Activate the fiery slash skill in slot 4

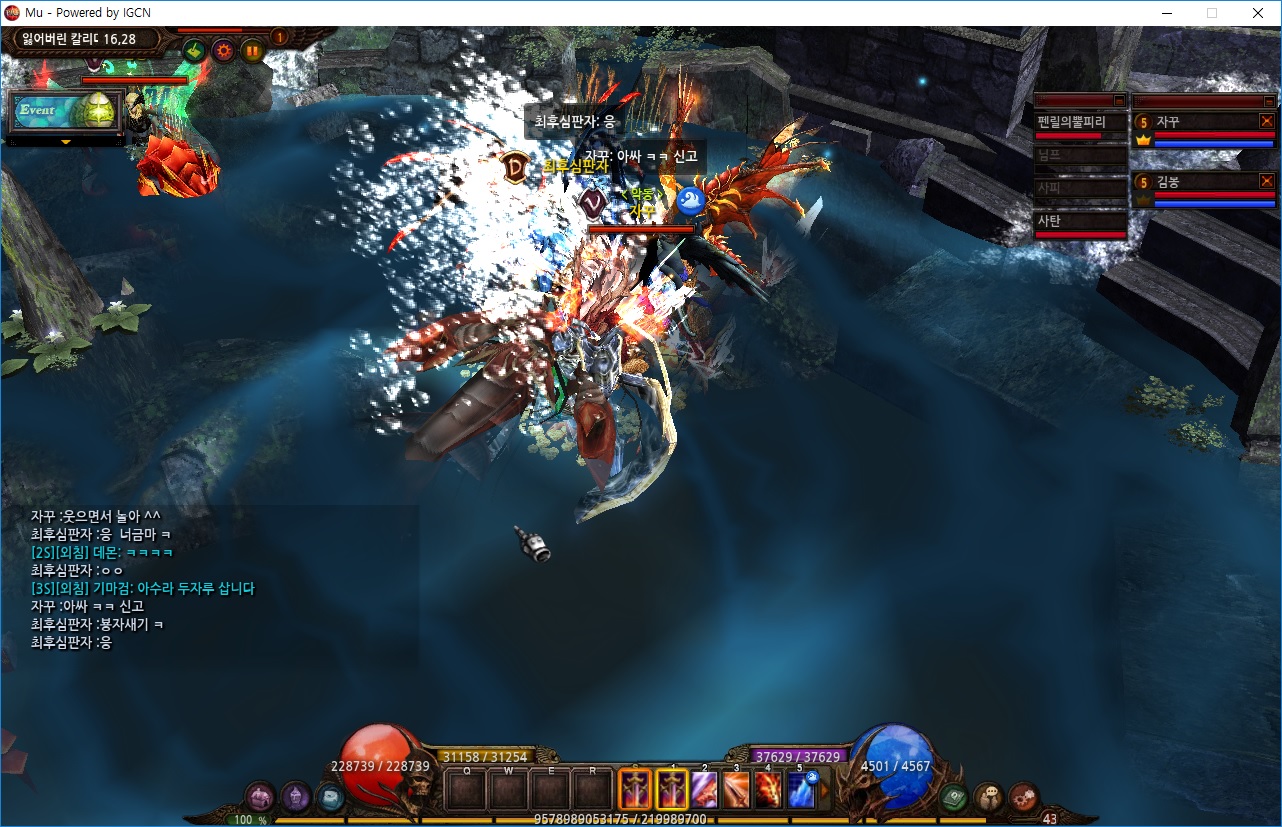(768, 791)
